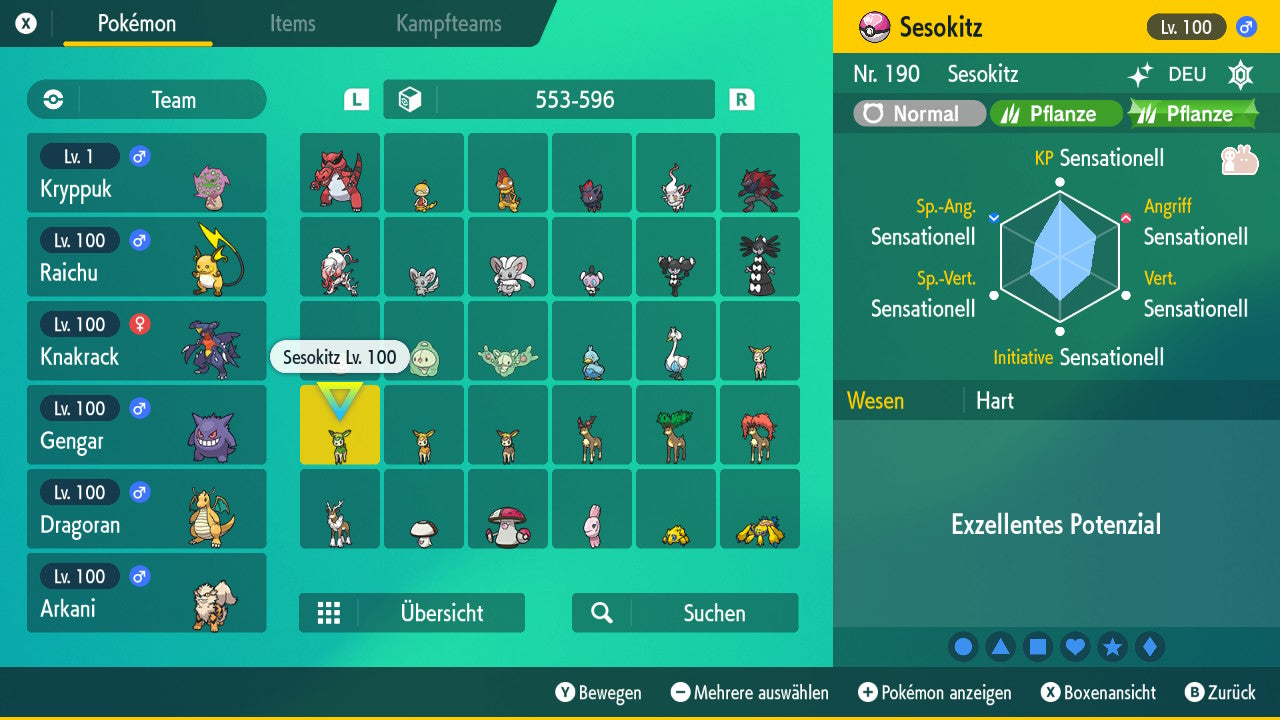Select Gengar in the team list
The image size is (1280, 720).
147,424
